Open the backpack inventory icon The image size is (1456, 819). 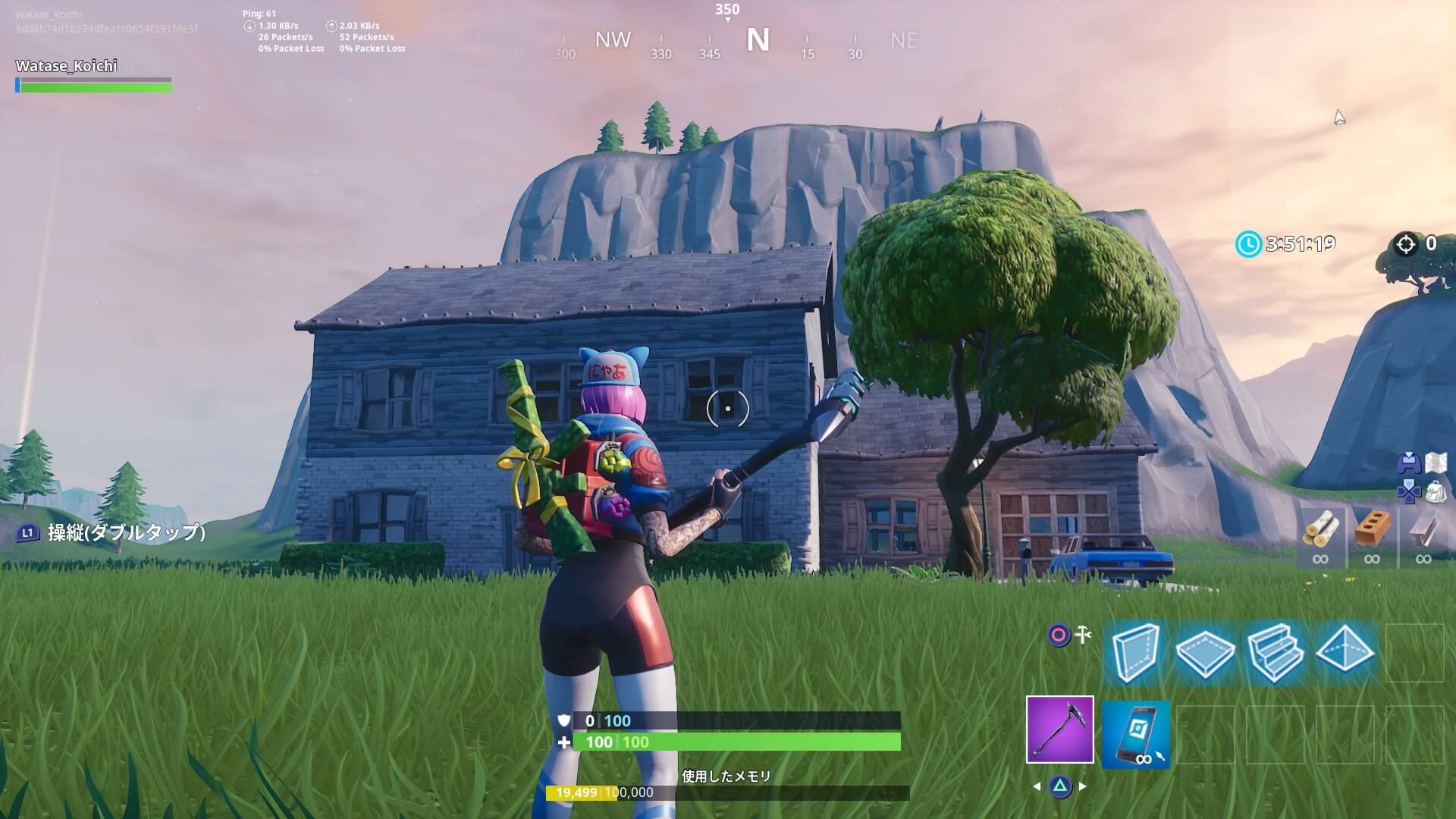tap(1437, 493)
